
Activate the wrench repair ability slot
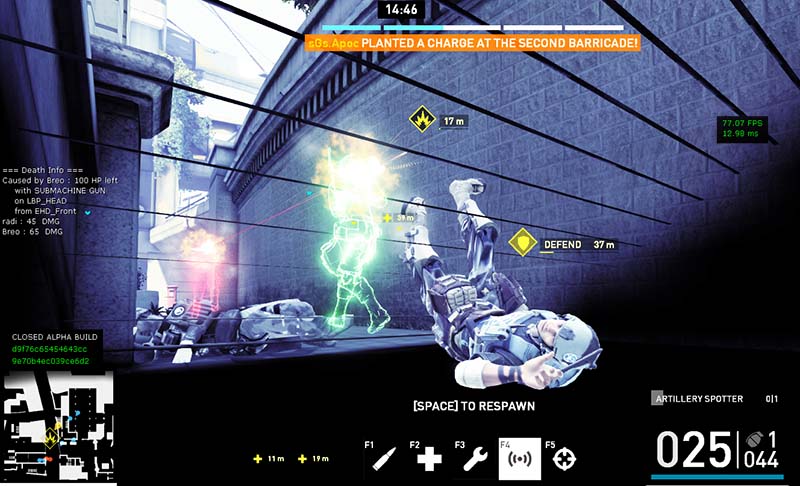click(x=474, y=459)
